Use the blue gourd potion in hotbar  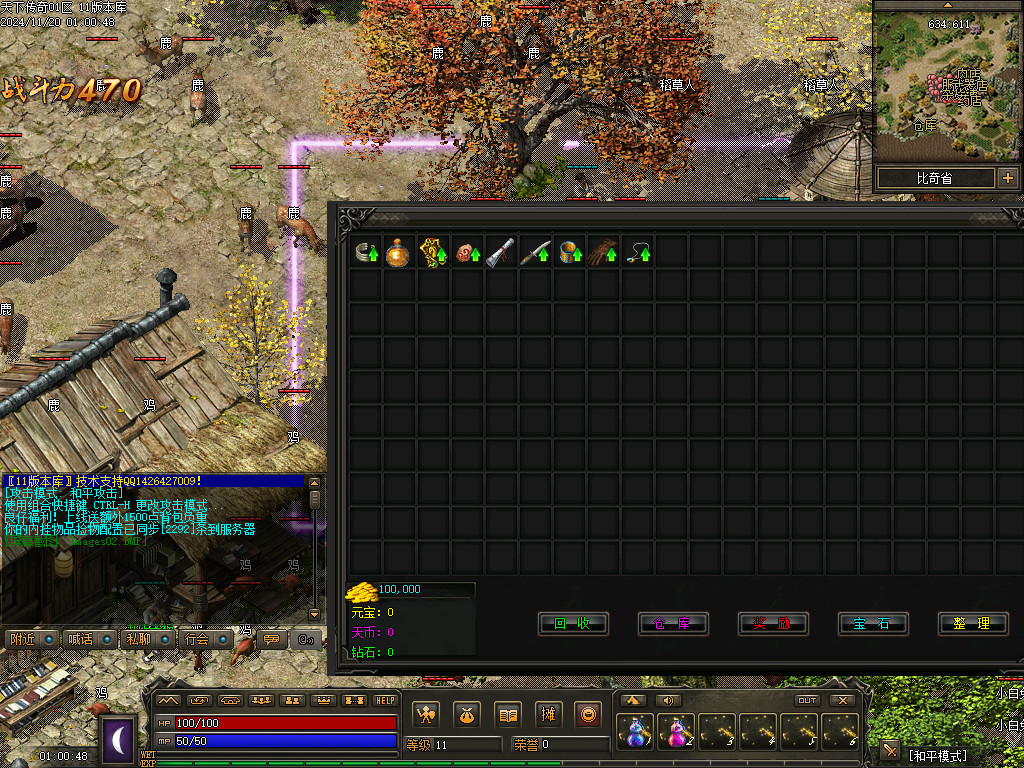pyautogui.click(x=635, y=732)
